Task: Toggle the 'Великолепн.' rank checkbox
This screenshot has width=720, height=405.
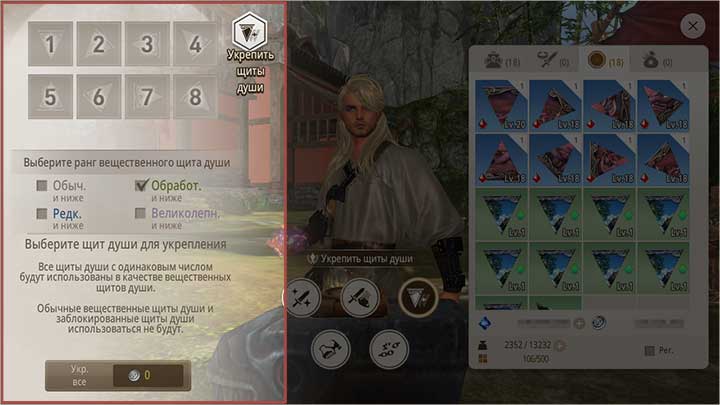Action: click(141, 213)
